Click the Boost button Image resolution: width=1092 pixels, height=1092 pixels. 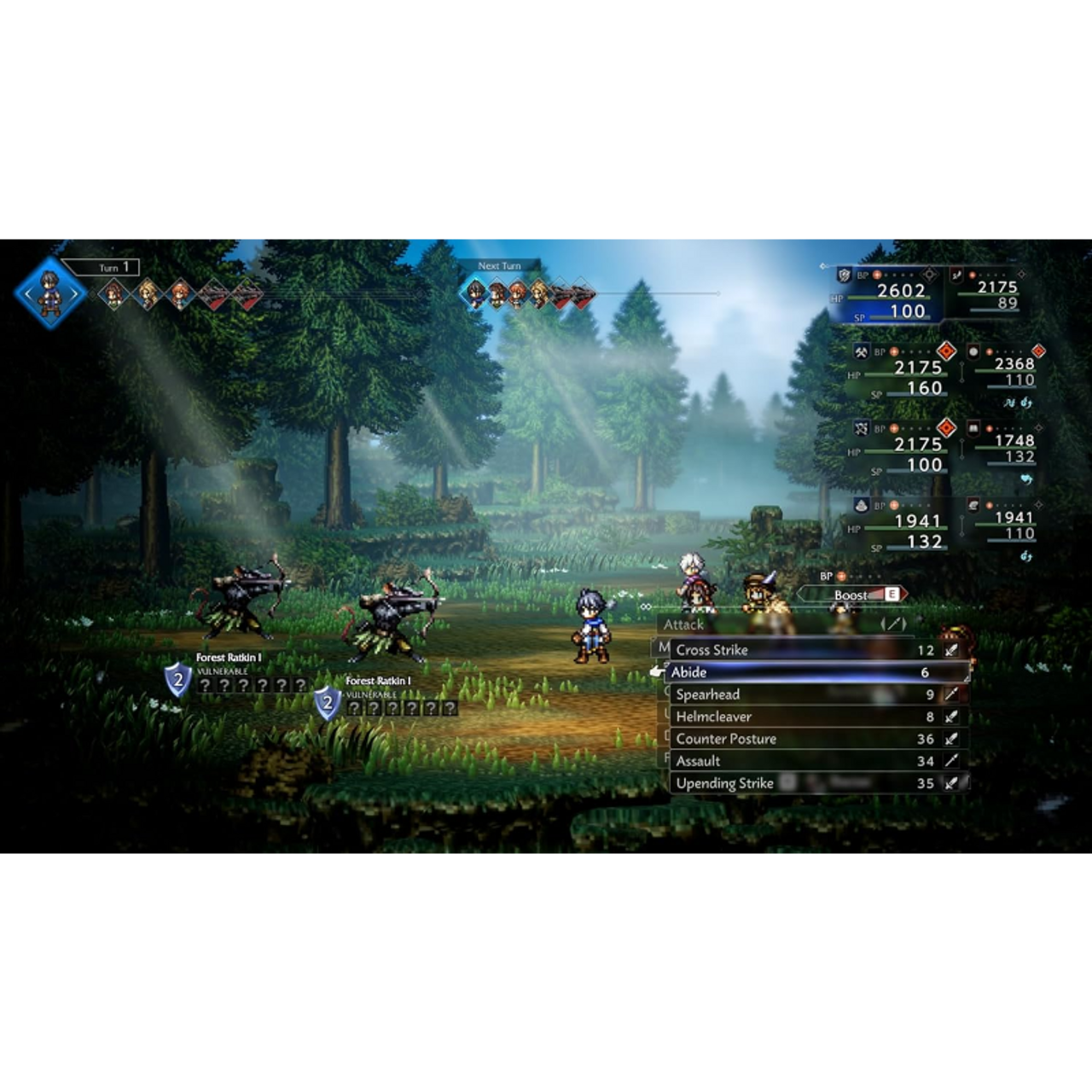(x=853, y=595)
